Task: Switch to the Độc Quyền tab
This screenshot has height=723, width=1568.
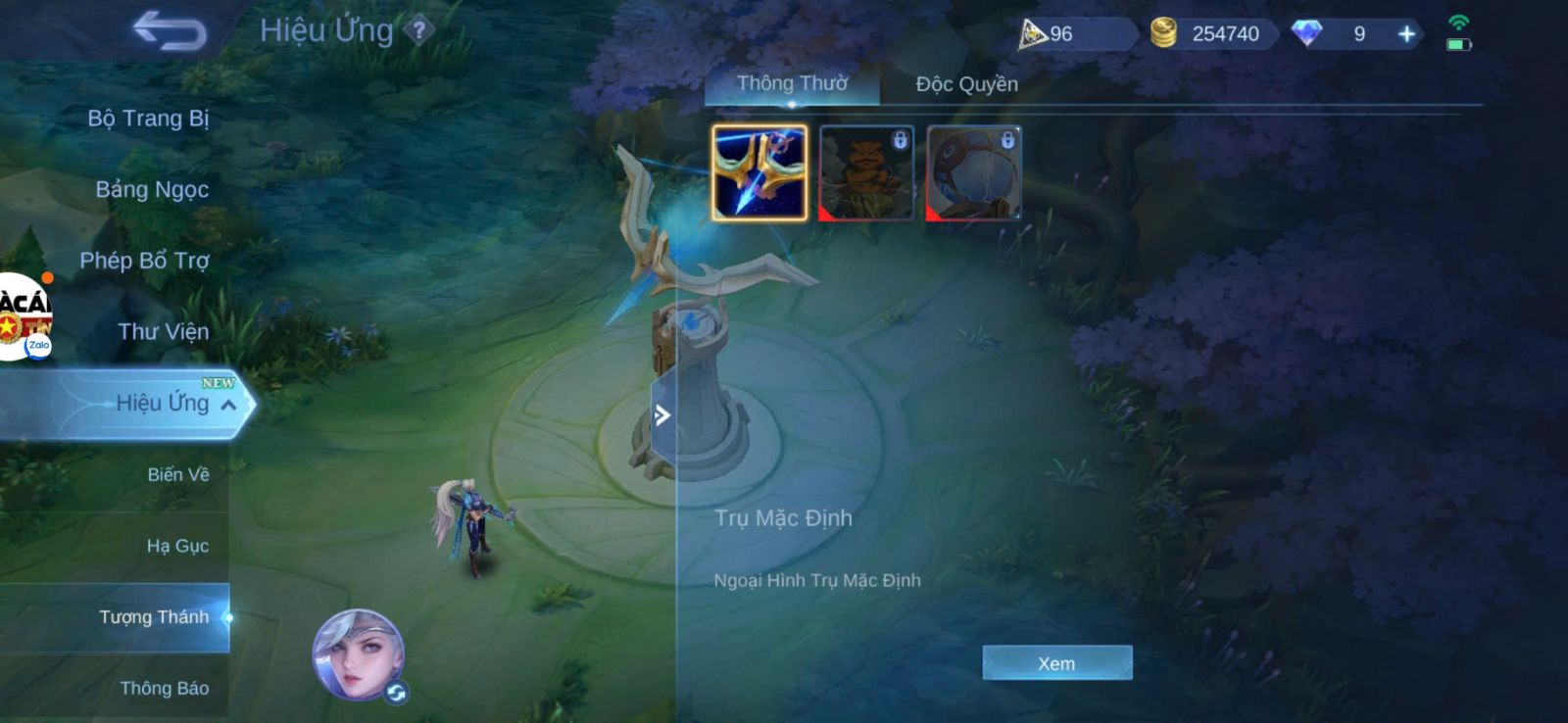Action: pos(966,84)
